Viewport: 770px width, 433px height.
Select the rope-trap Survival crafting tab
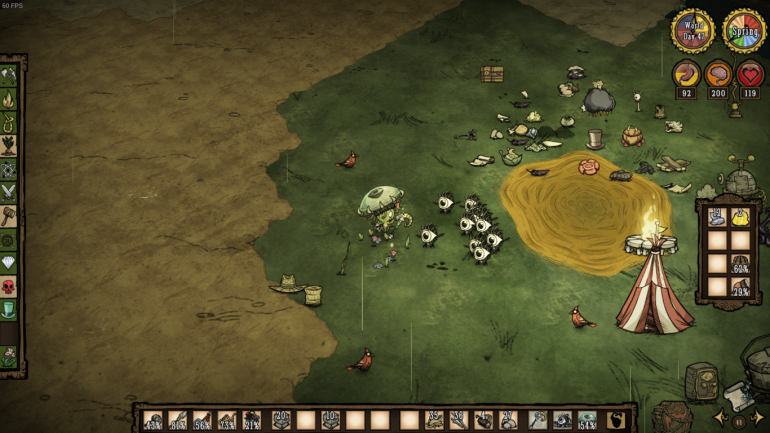pos(9,122)
